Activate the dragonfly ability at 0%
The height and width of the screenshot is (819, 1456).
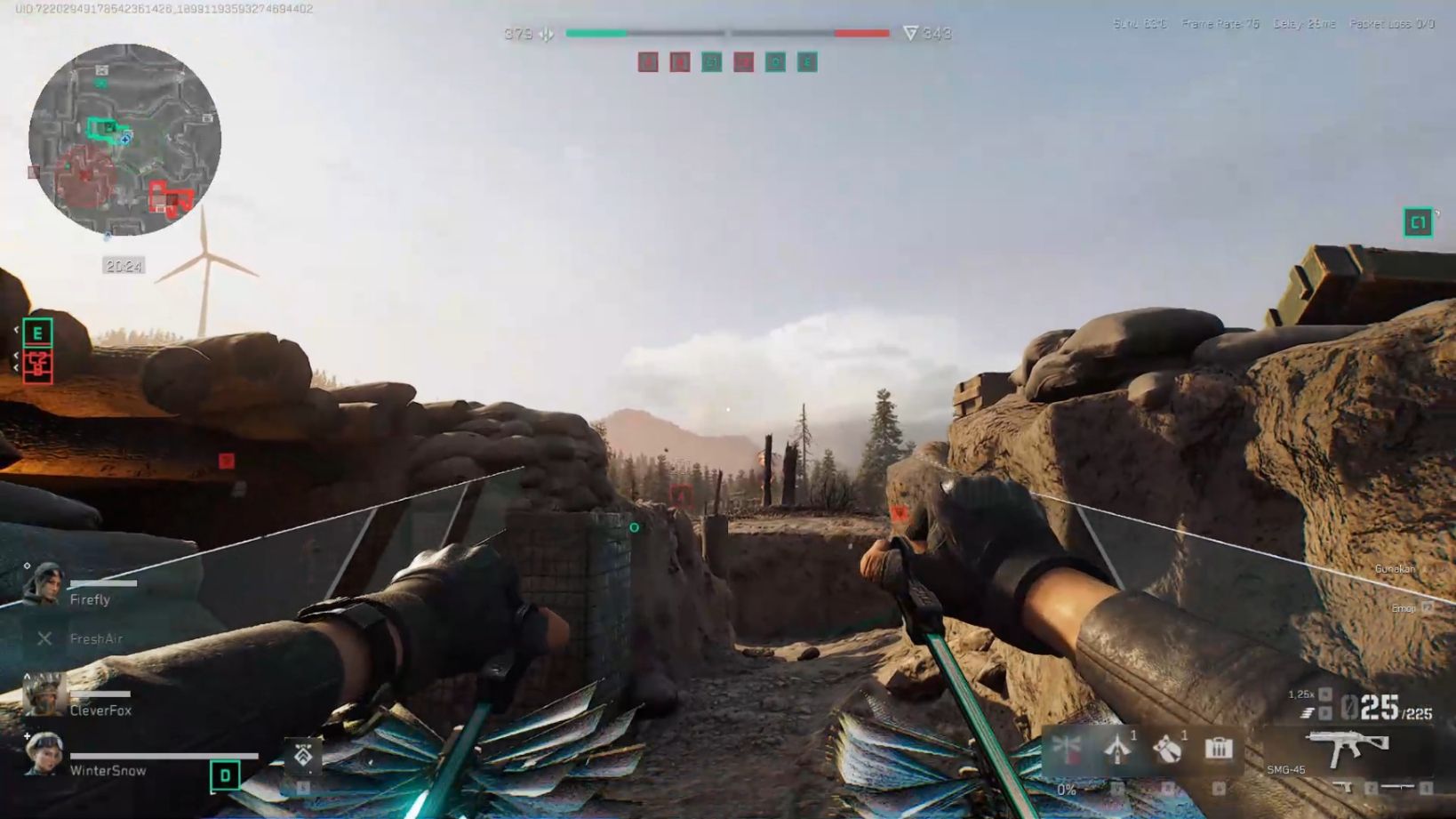click(x=1067, y=749)
